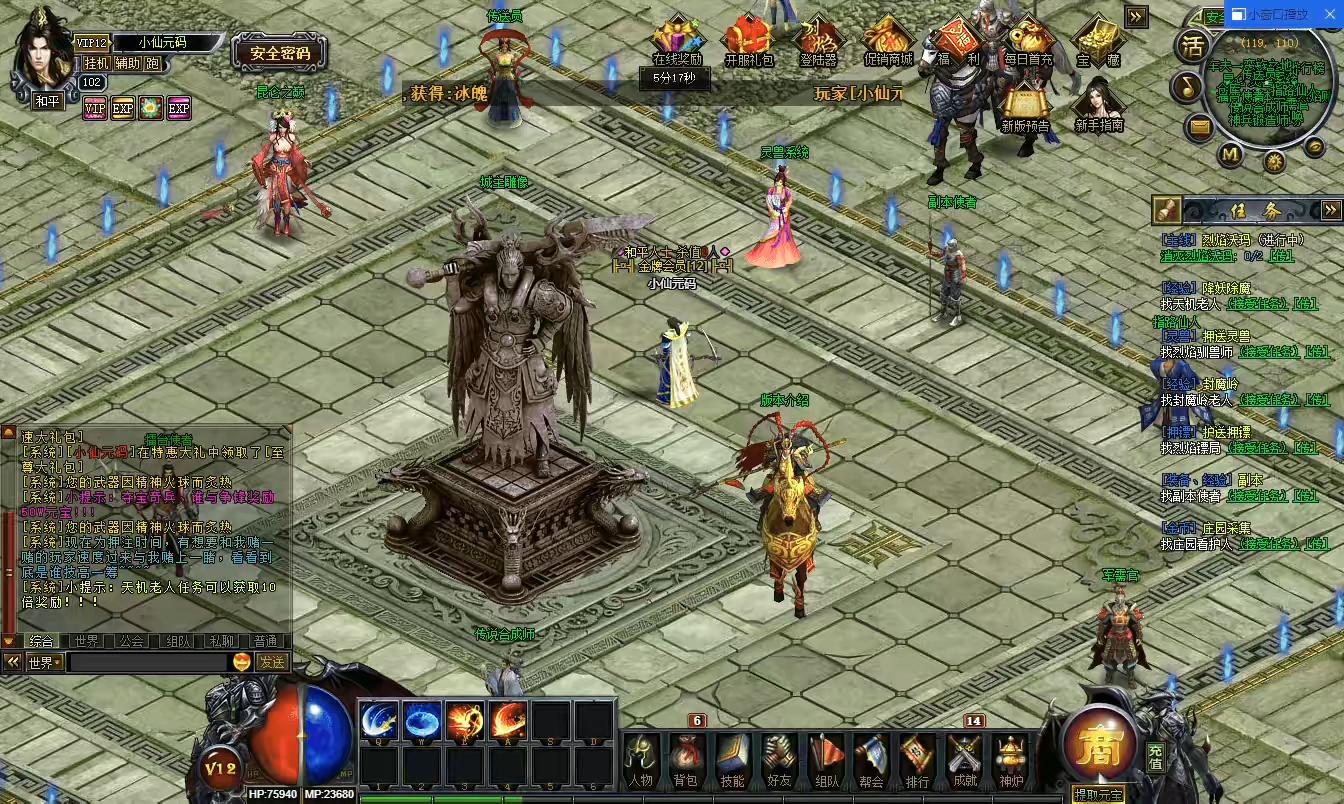Collapse the chat bar with the left arrows
This screenshot has width=1344, height=804.
tap(13, 660)
